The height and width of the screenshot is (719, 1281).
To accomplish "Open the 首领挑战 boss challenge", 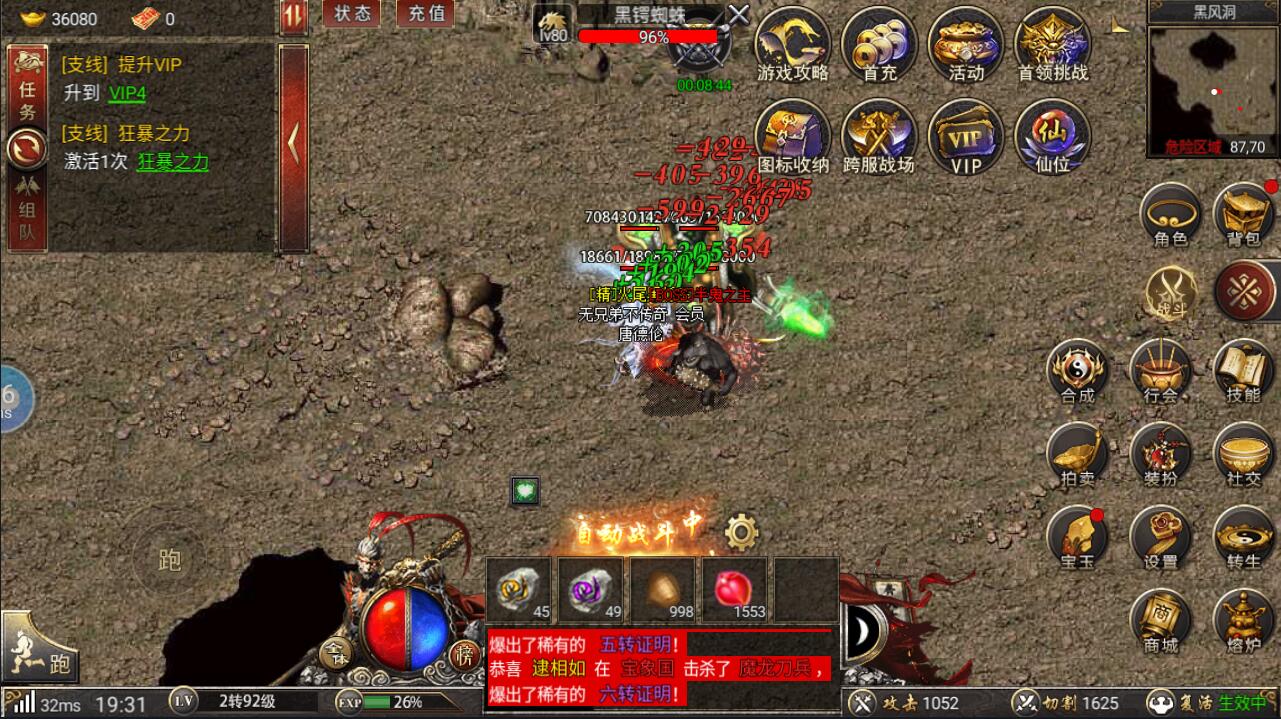I will point(1052,45).
